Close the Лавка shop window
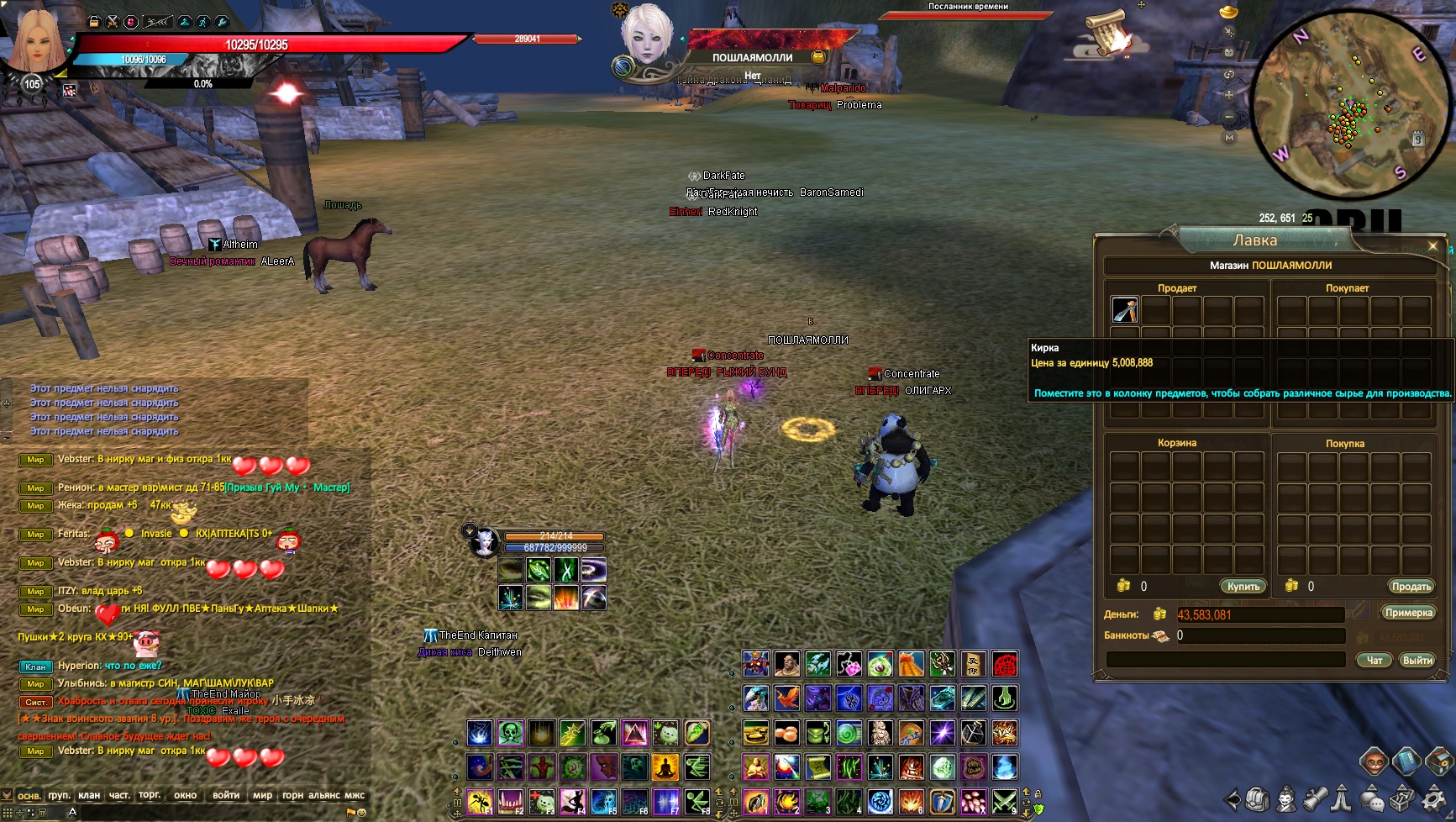 pyautogui.click(x=1432, y=245)
